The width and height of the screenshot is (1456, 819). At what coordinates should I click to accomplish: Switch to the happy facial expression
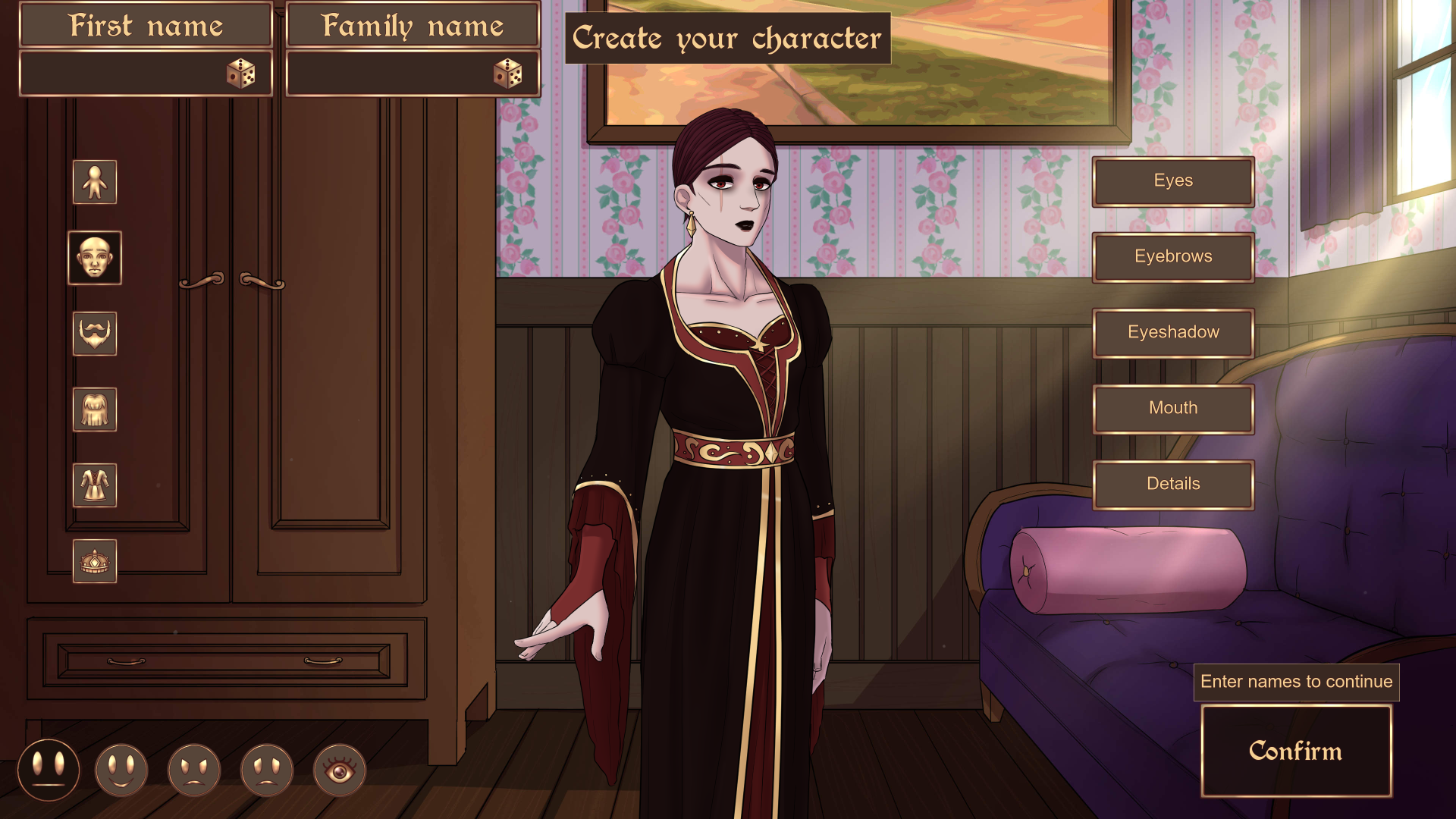click(121, 769)
